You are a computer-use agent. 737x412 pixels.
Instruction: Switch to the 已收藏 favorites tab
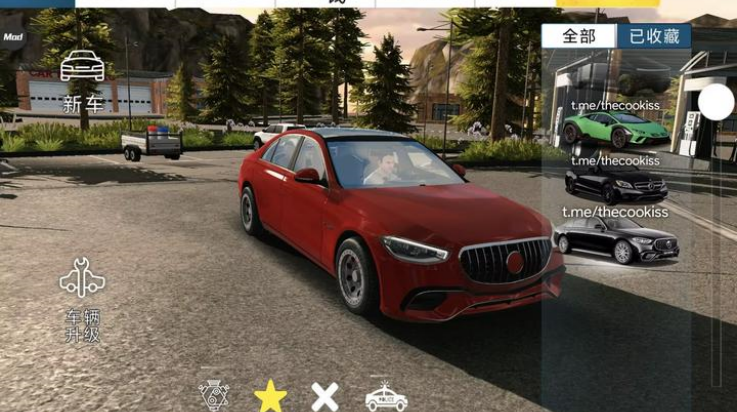click(654, 36)
